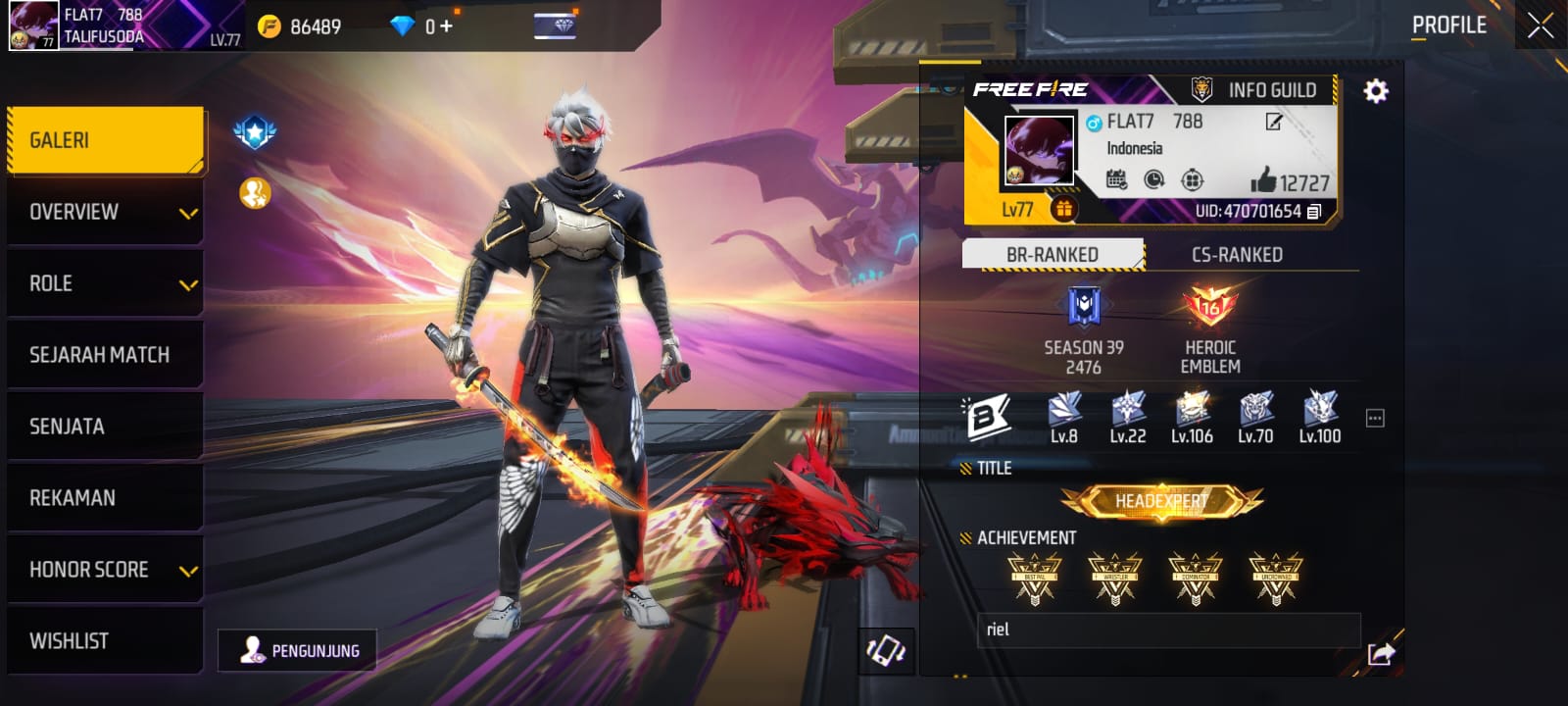Click the HEADEXPERT title badge
Screen dimensions: 1568x706
tap(1161, 502)
